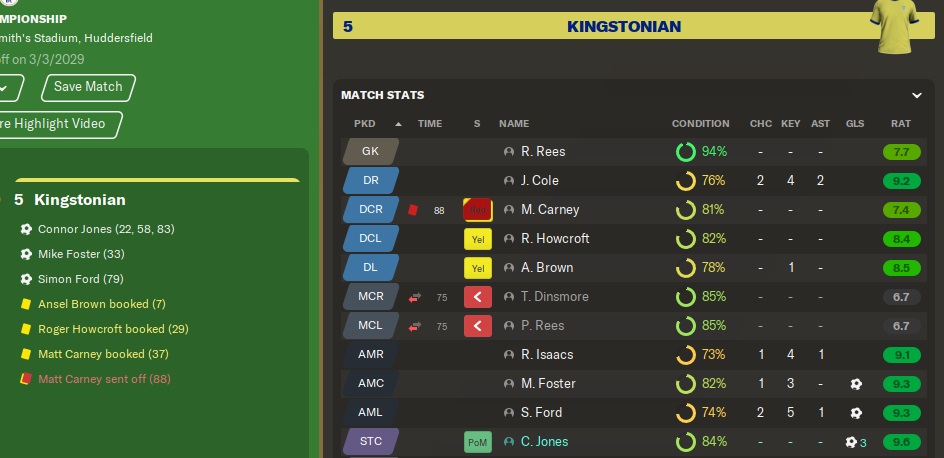The width and height of the screenshot is (944, 458).
Task: Choose P. Rees in the squad list
Action: pyautogui.click(x=542, y=326)
